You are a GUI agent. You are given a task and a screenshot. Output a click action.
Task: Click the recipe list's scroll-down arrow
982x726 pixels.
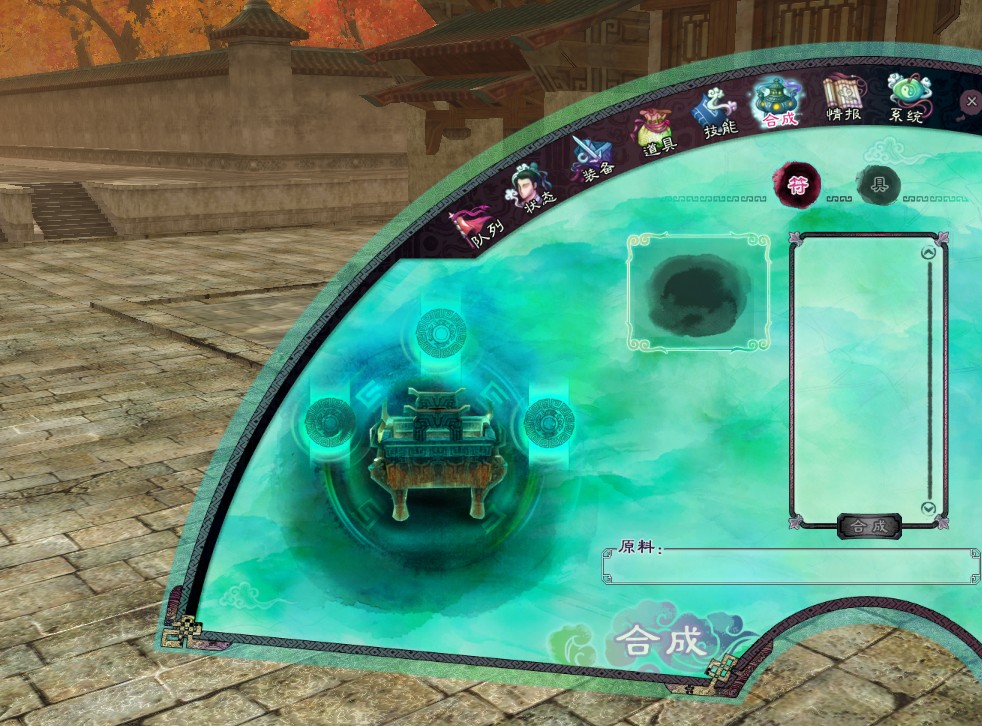pyautogui.click(x=928, y=508)
